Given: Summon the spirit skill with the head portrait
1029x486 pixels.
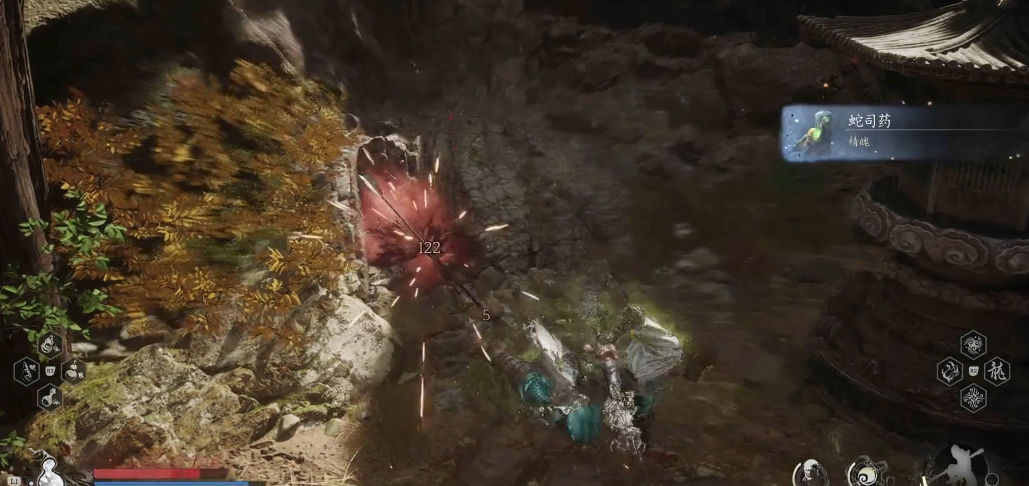Looking at the screenshot, I should pos(811,472).
